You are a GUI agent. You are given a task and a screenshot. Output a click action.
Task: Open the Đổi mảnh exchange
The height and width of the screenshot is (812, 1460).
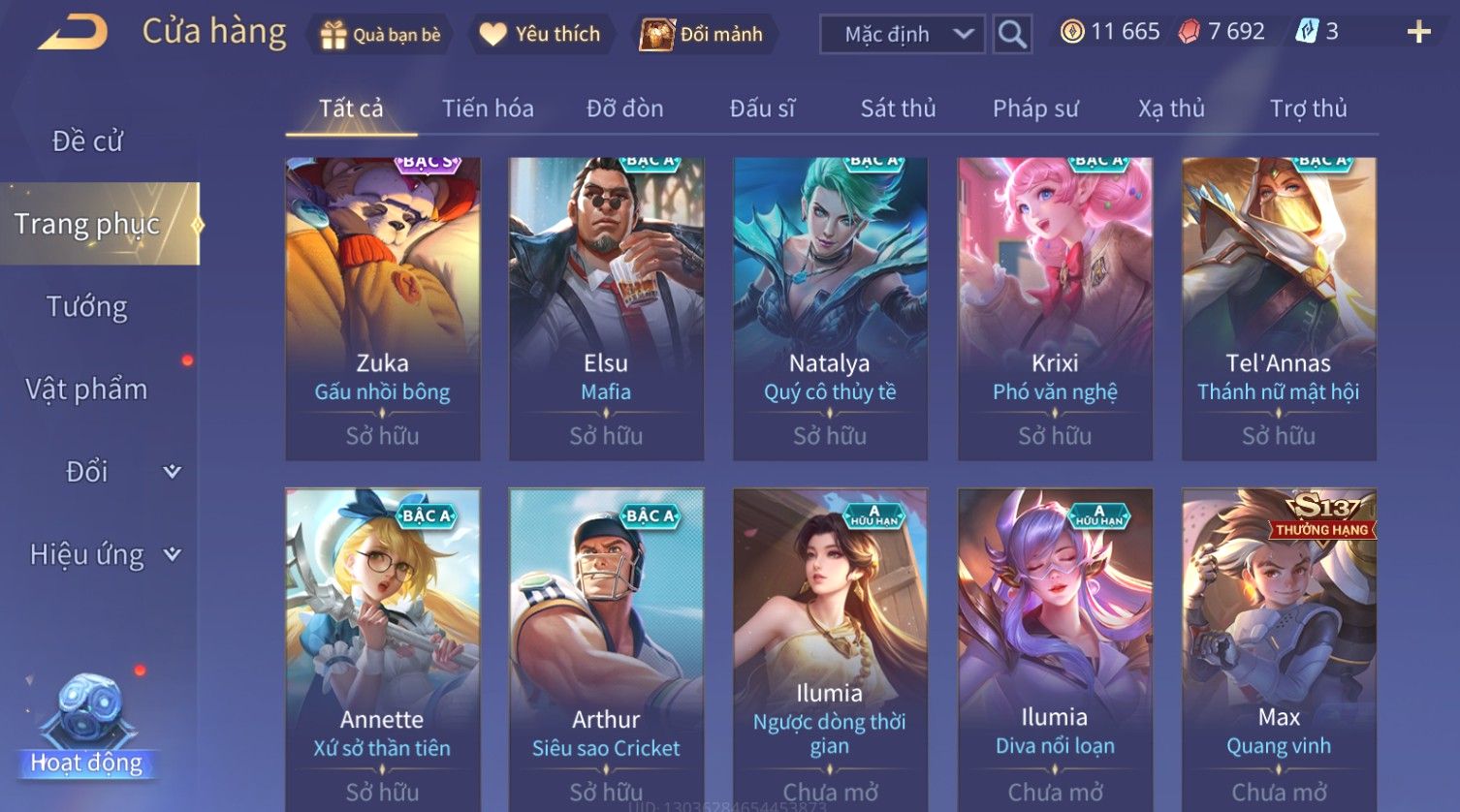coord(701,35)
